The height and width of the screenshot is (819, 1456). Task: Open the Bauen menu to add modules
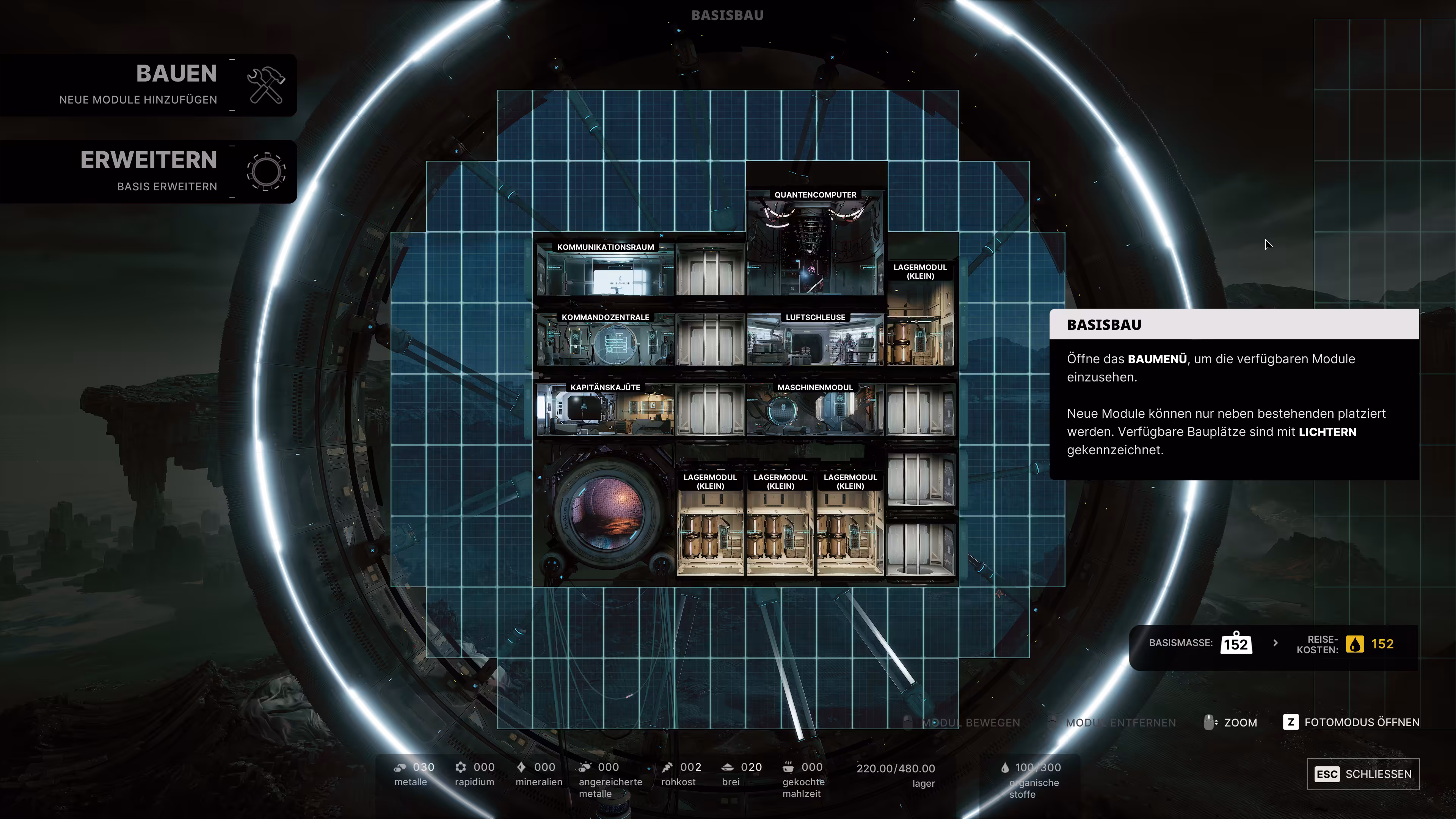point(148,85)
